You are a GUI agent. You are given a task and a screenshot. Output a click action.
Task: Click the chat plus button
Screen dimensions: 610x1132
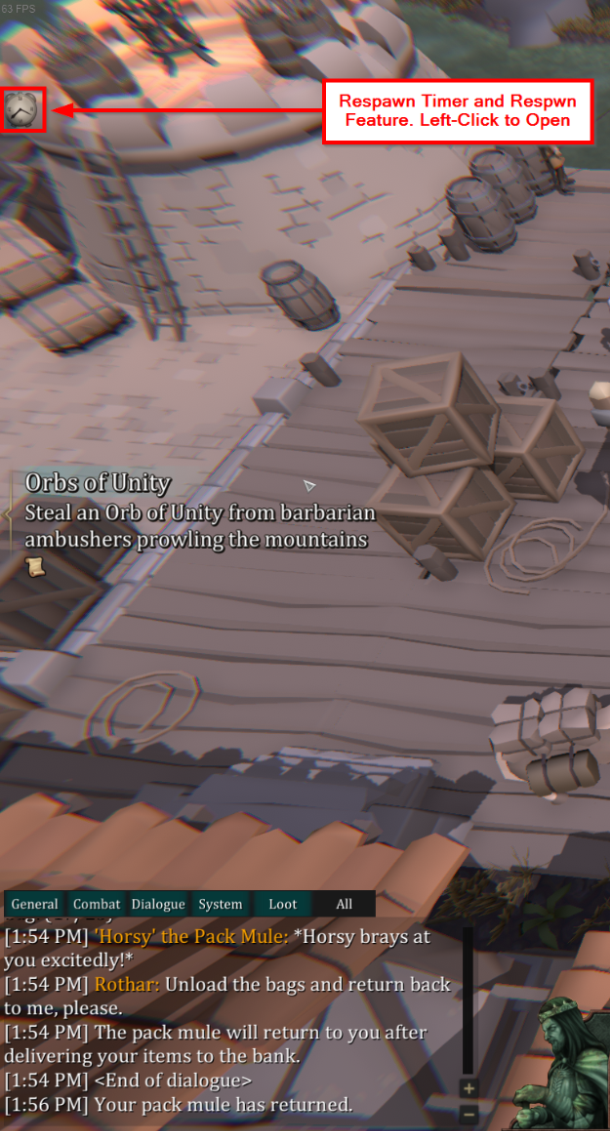click(469, 1088)
